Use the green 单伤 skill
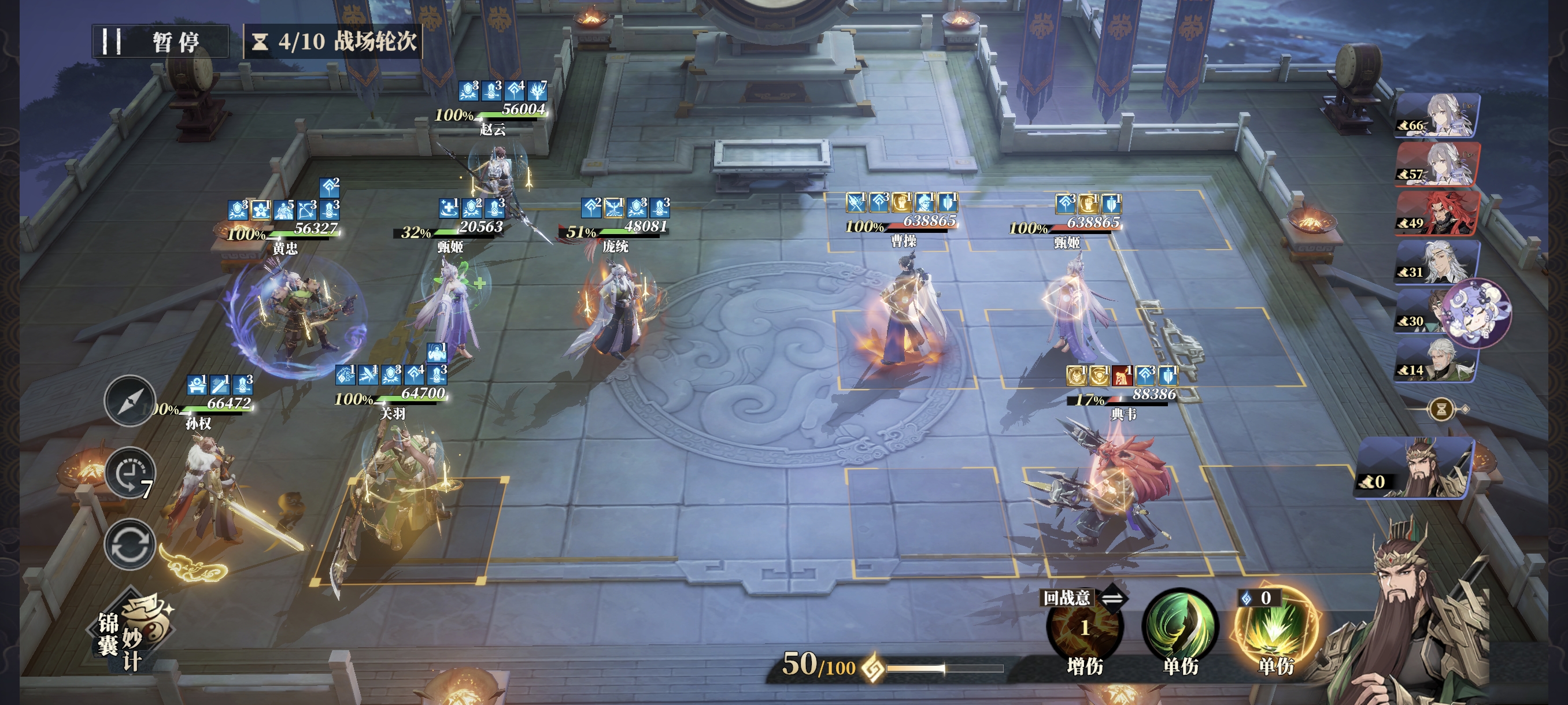Image resolution: width=1568 pixels, height=705 pixels. pyautogui.click(x=1179, y=628)
